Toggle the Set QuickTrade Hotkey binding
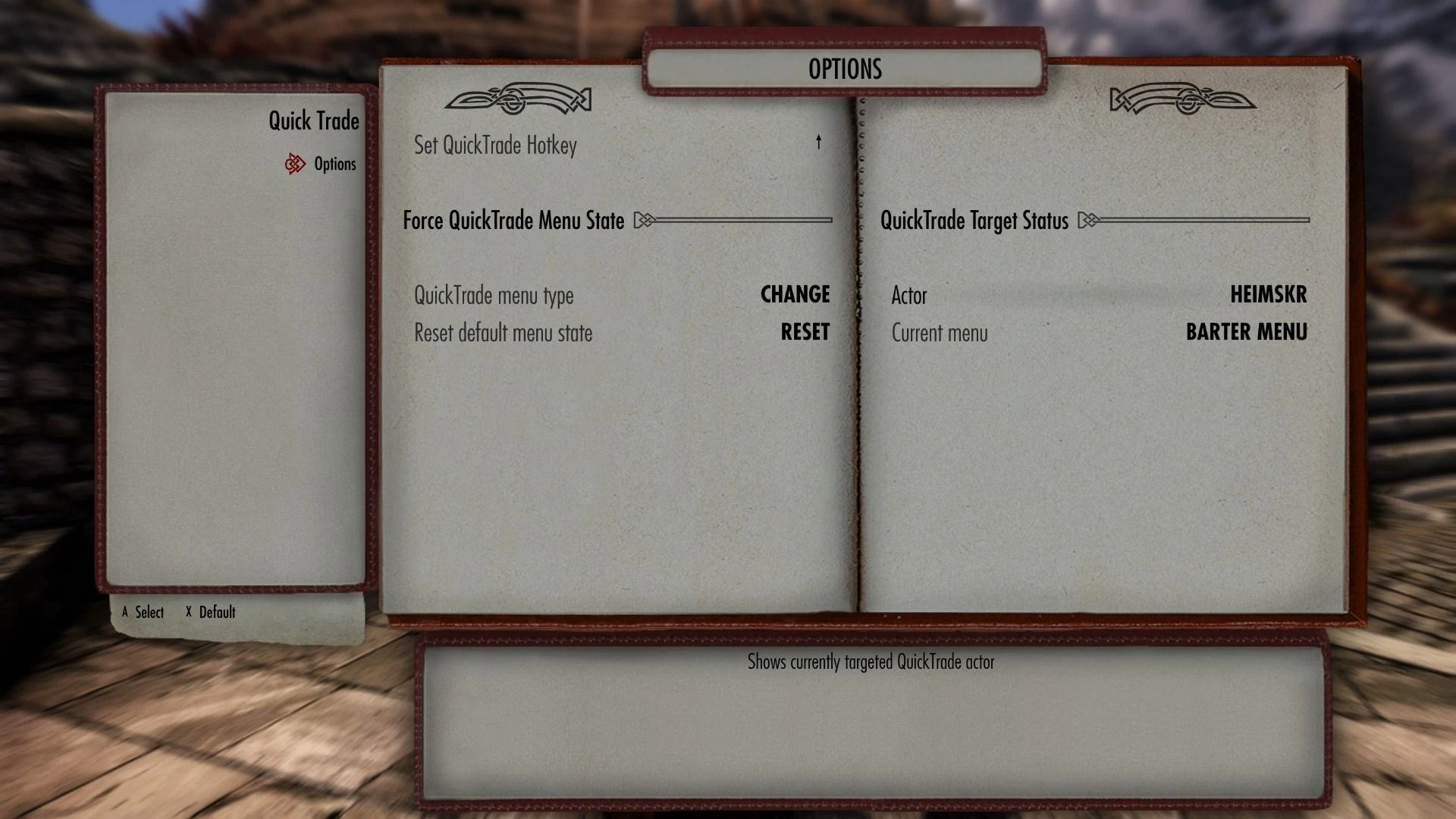 point(495,145)
